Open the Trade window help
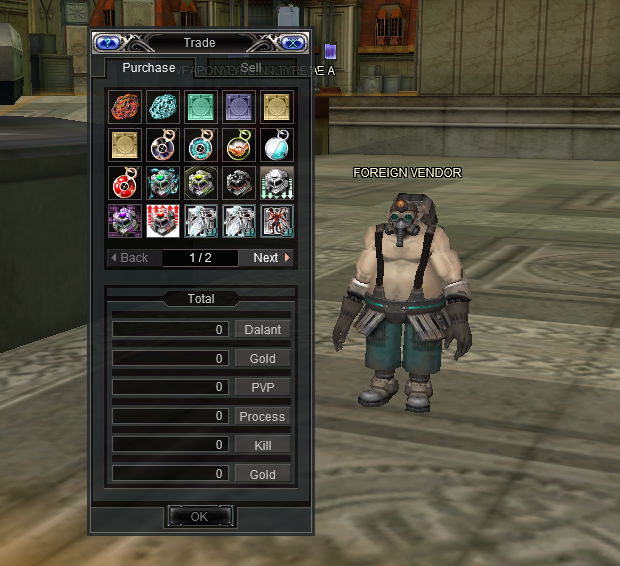Screen dimensions: 620x566 tap(107, 43)
